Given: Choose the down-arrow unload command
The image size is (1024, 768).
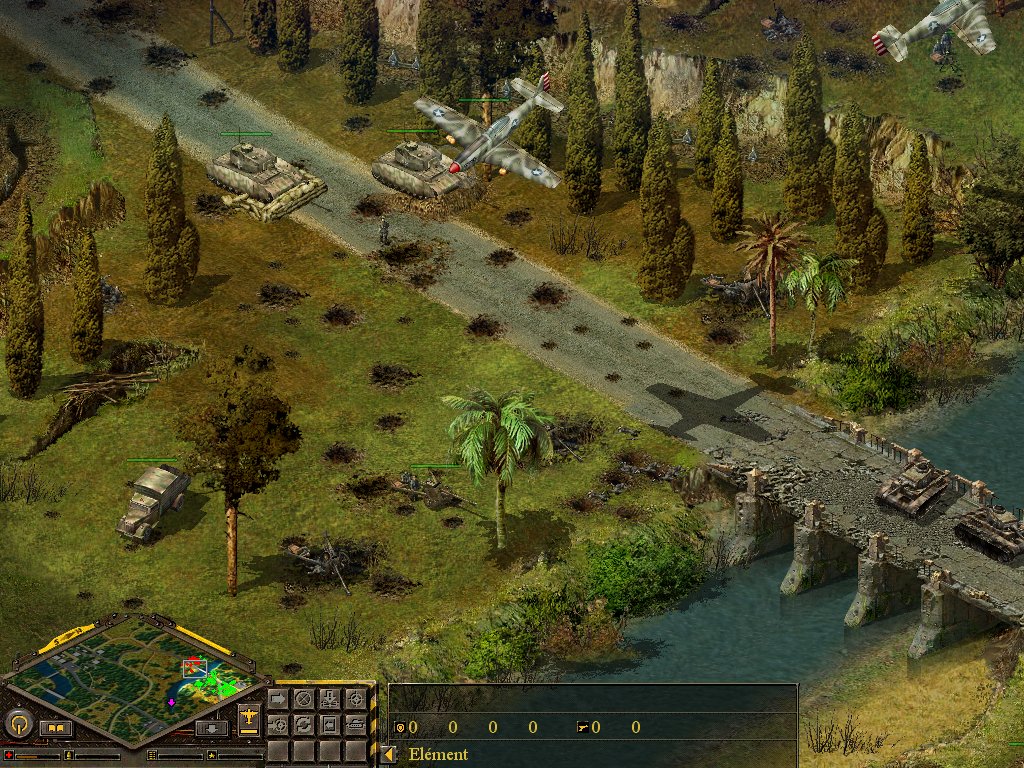Looking at the screenshot, I should tap(330, 699).
